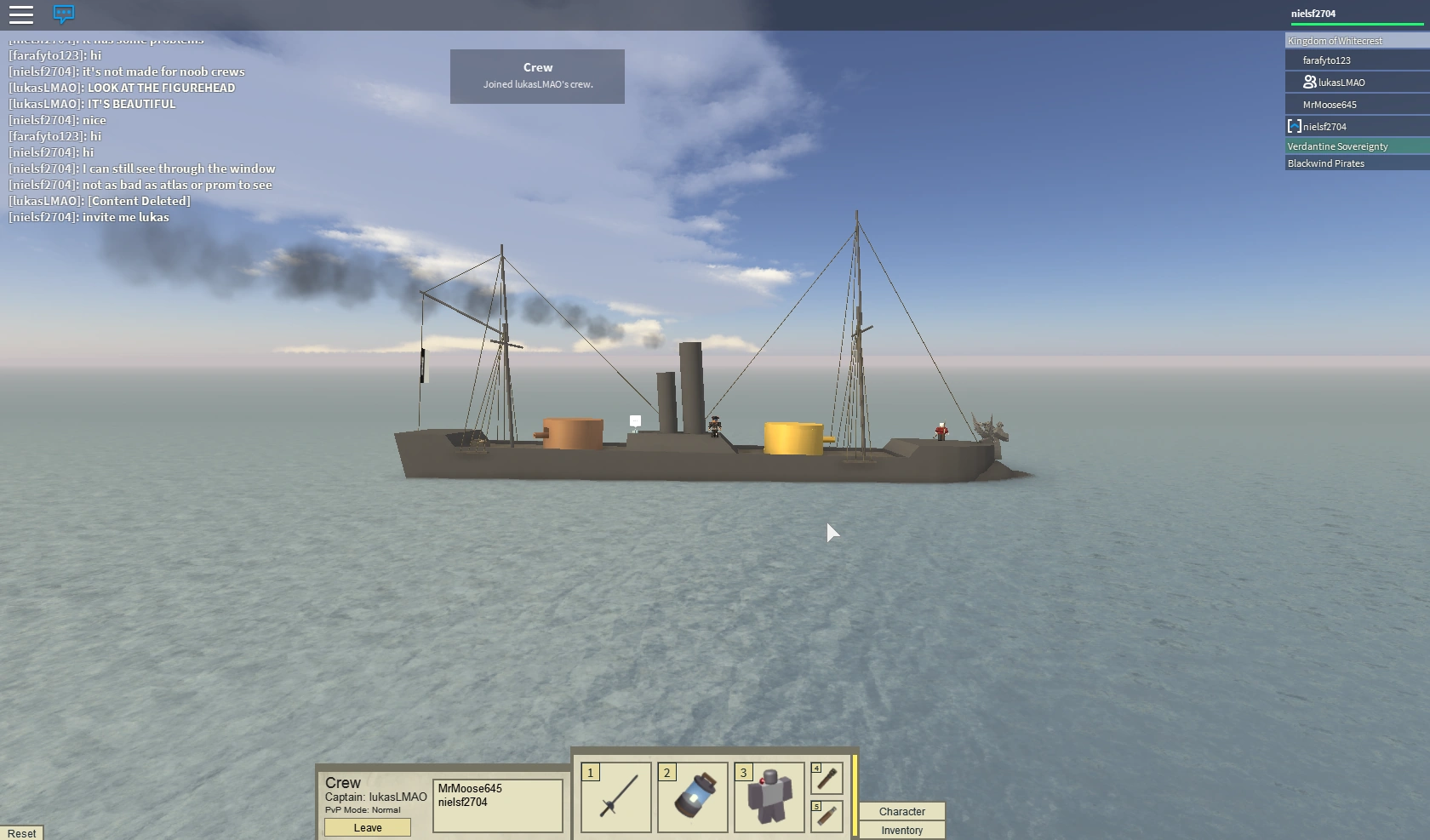
Task: Select the armor figure in hotbar slot 3
Action: click(x=769, y=797)
